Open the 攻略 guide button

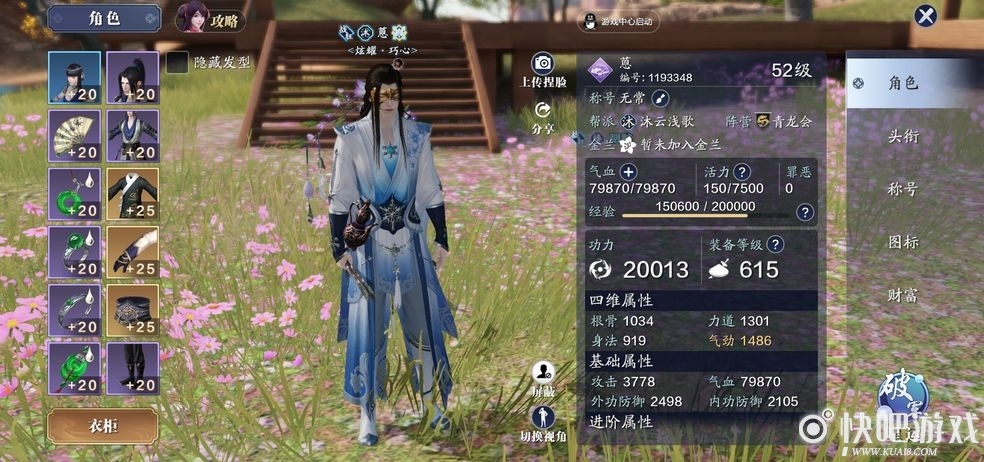(x=210, y=18)
